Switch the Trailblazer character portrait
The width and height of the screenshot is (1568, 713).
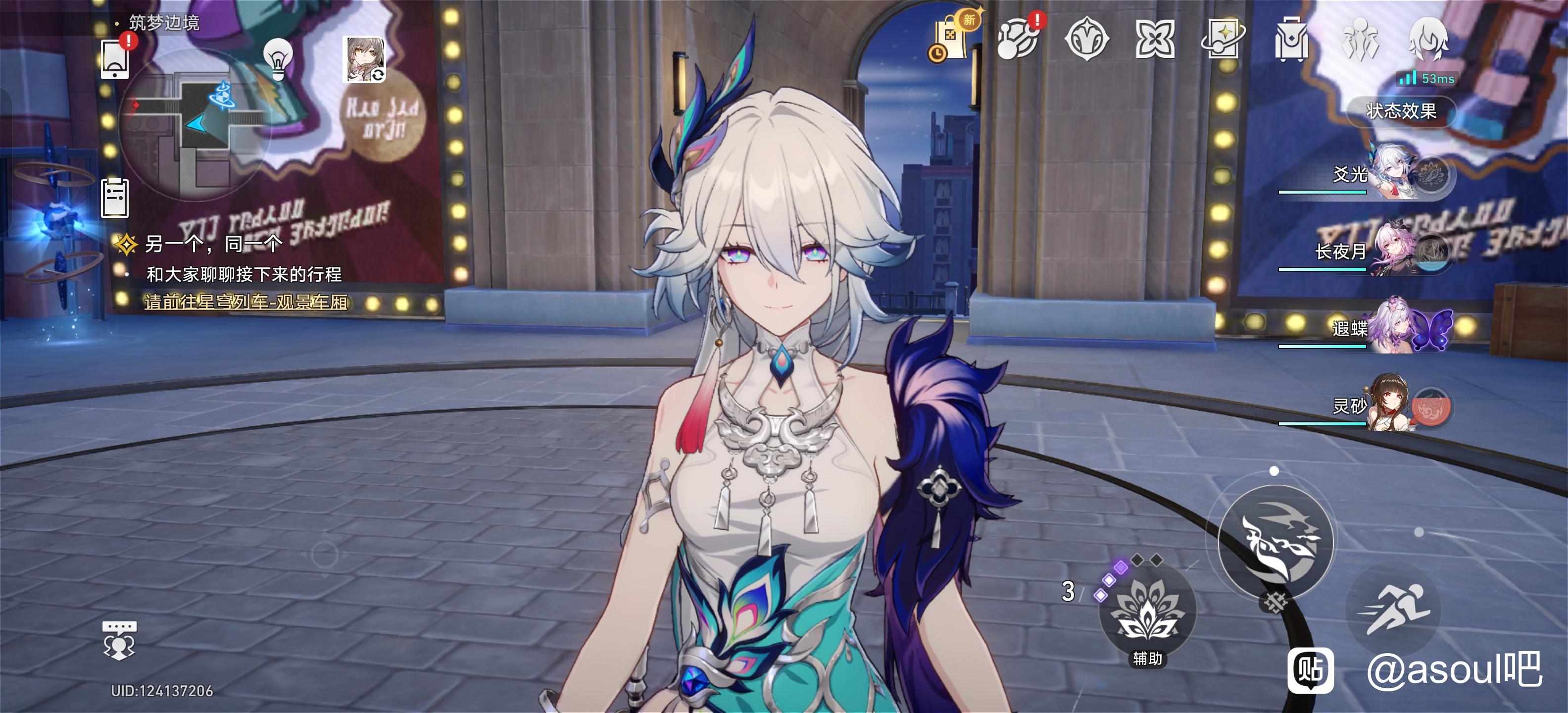click(x=365, y=59)
